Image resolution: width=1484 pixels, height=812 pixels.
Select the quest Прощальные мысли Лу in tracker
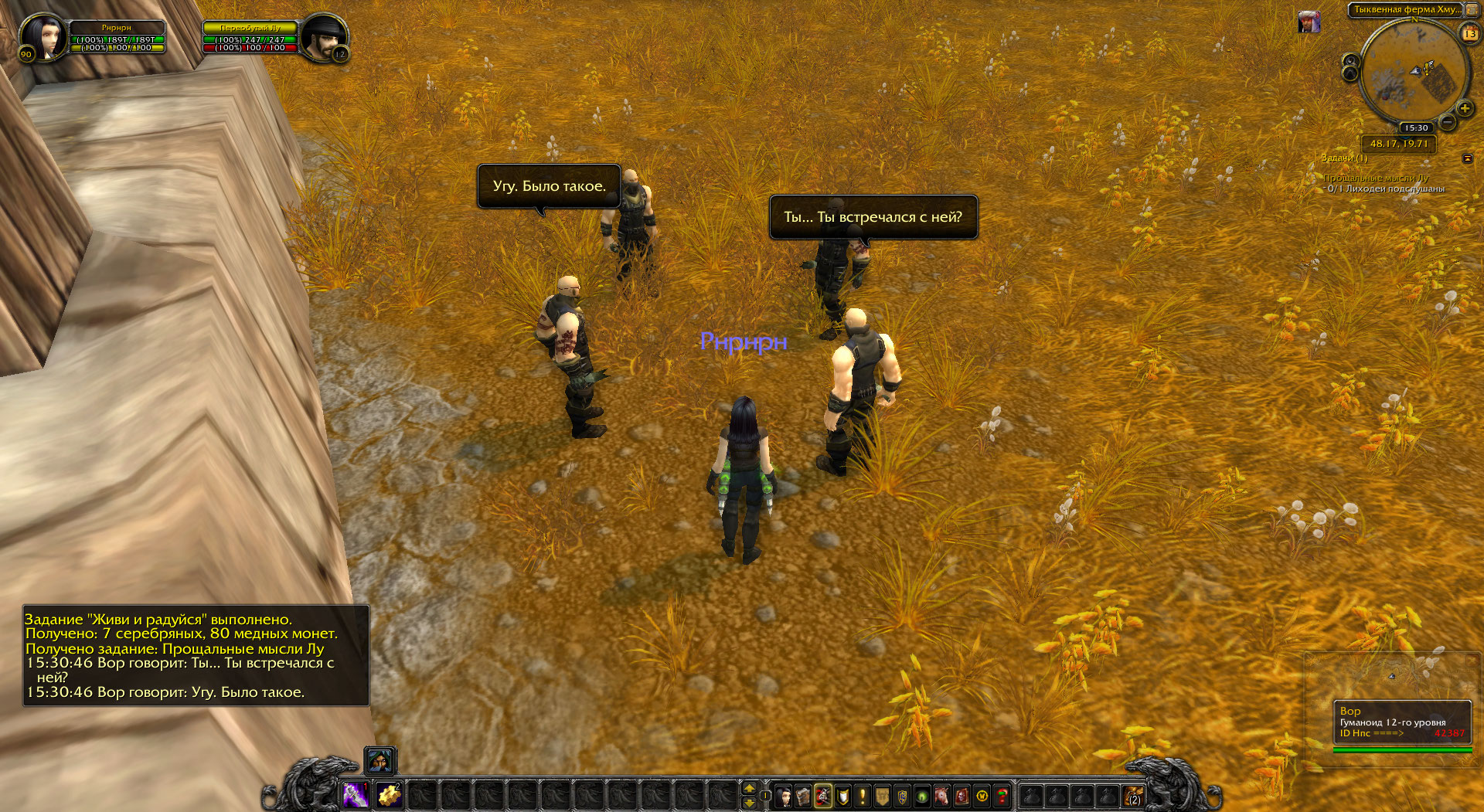tap(1376, 178)
